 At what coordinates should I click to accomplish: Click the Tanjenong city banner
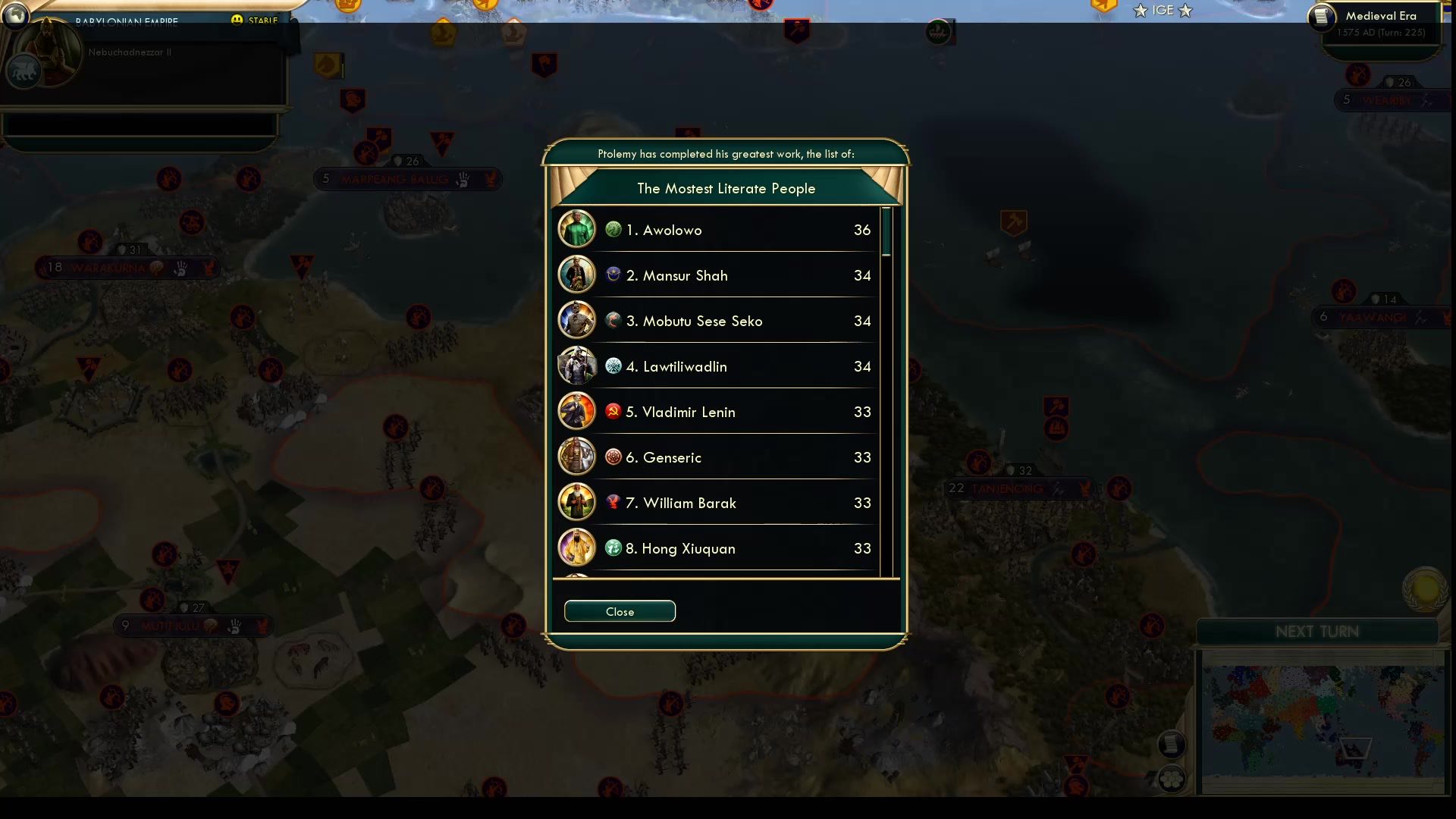[1020, 488]
